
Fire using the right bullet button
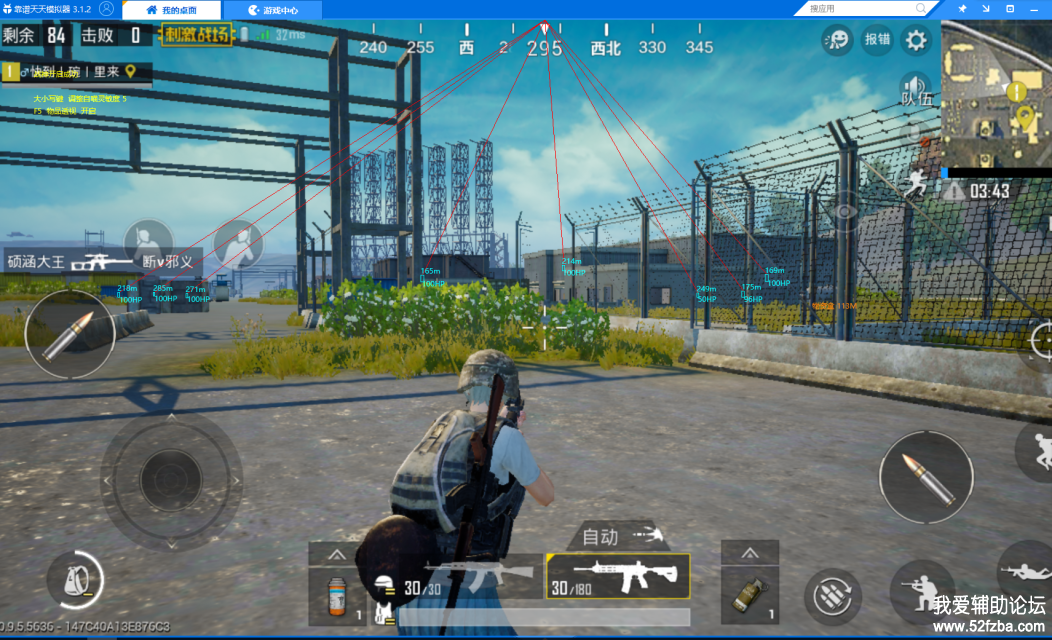926,477
